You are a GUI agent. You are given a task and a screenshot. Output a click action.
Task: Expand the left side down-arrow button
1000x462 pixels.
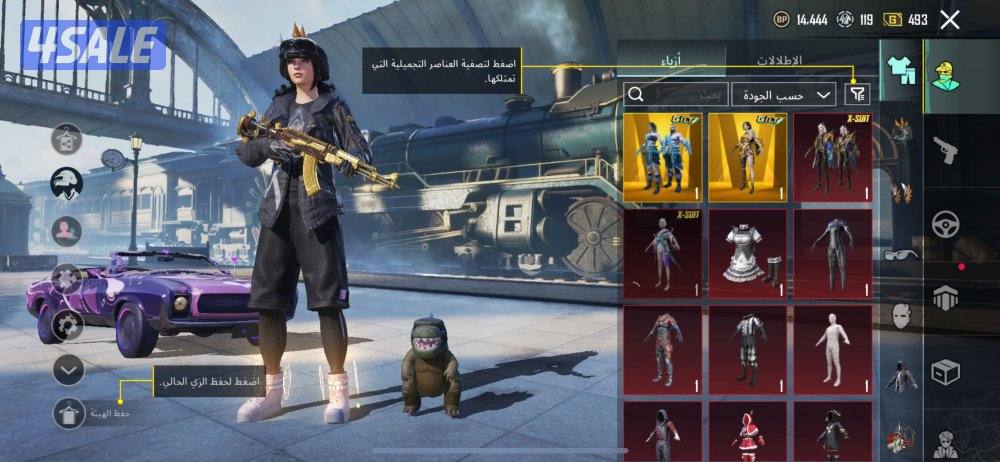coord(68,371)
